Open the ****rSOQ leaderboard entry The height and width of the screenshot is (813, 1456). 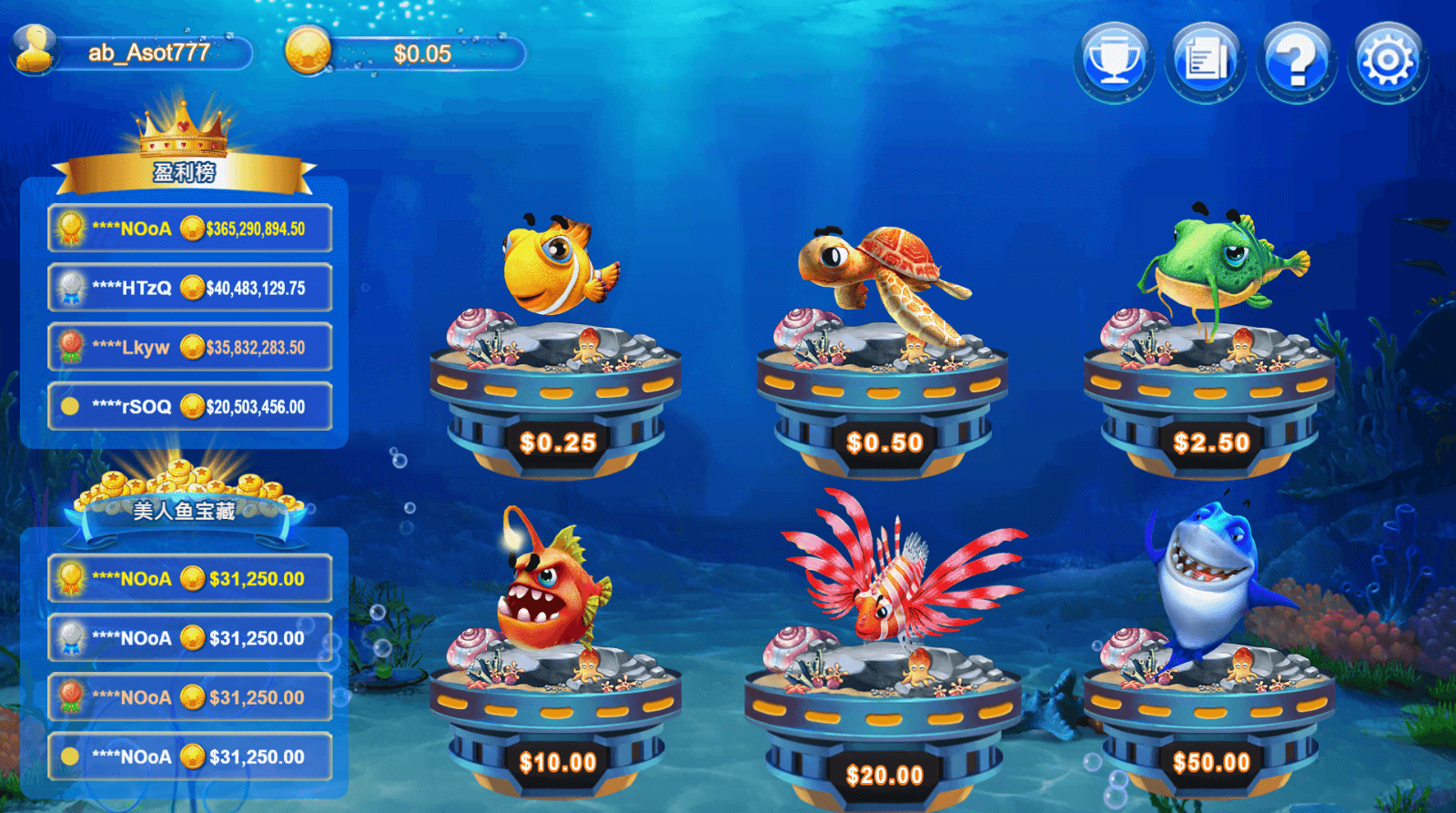point(189,406)
